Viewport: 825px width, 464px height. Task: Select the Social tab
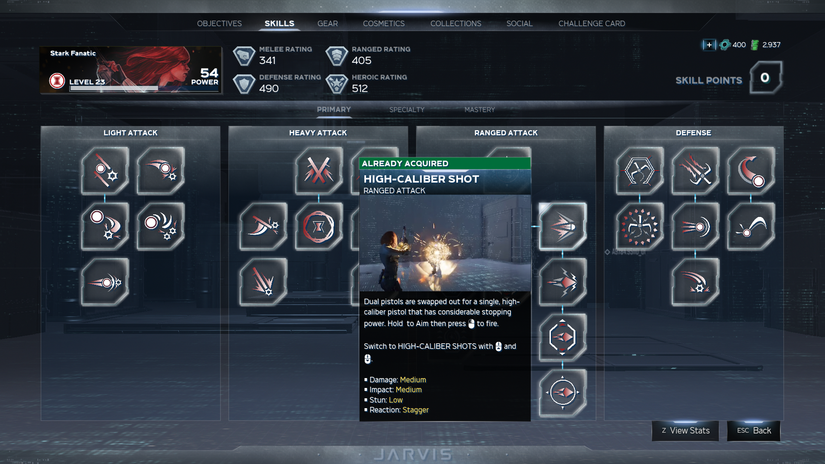519,23
